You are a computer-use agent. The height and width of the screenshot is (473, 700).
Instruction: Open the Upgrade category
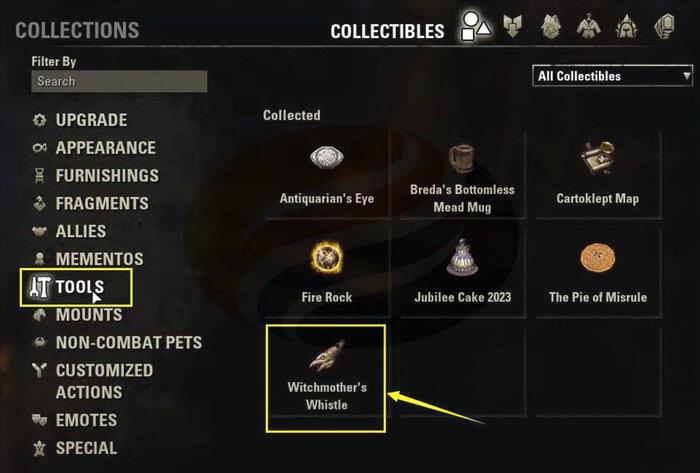coord(91,120)
